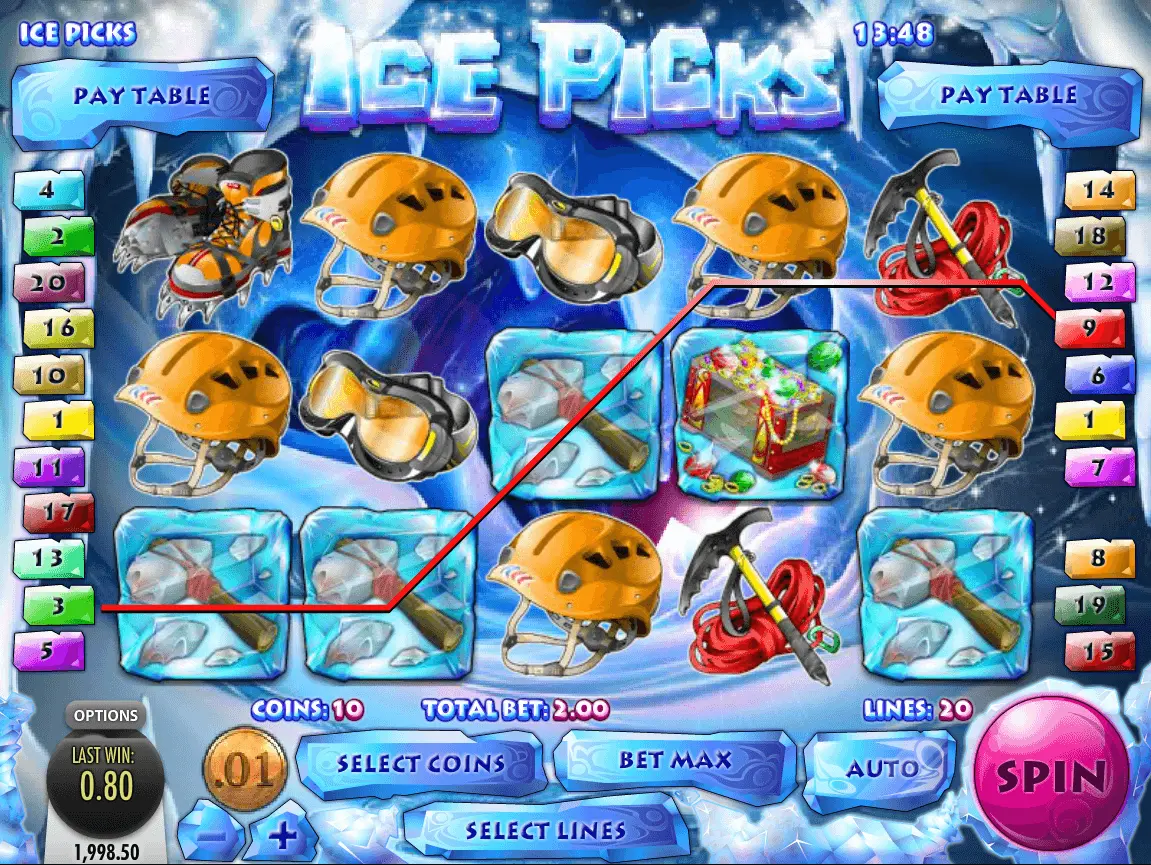1151x865 pixels.
Task: Choose payline 12 marker
Action: tap(1099, 283)
